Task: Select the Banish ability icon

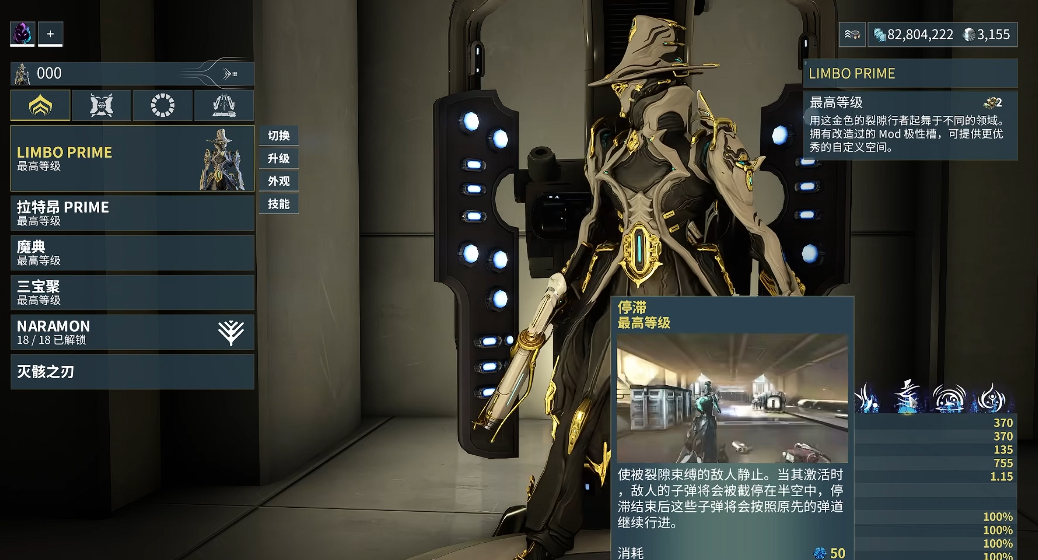Action: pos(869,397)
